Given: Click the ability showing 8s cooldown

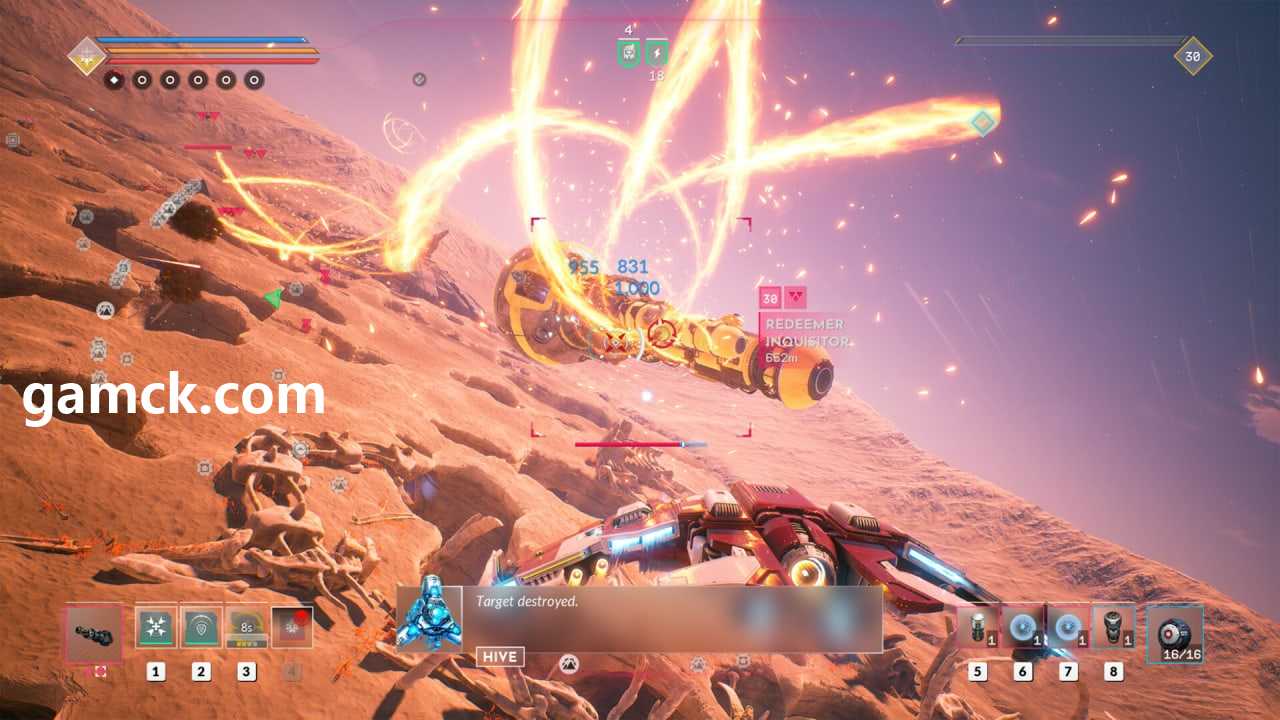Looking at the screenshot, I should 246,628.
